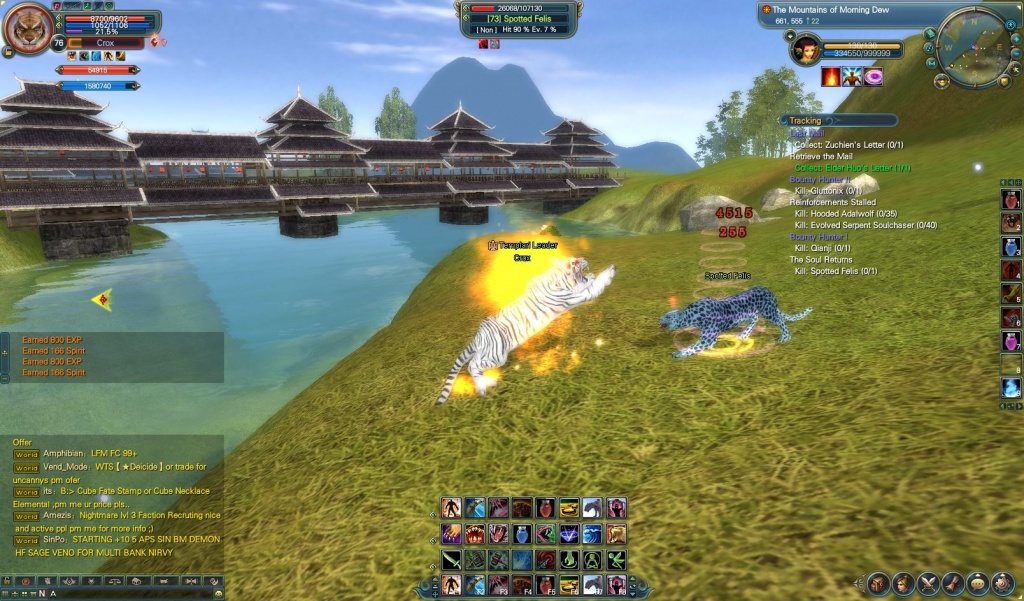
Task: Click the pet's fire pillar skill icon
Action: 830,77
